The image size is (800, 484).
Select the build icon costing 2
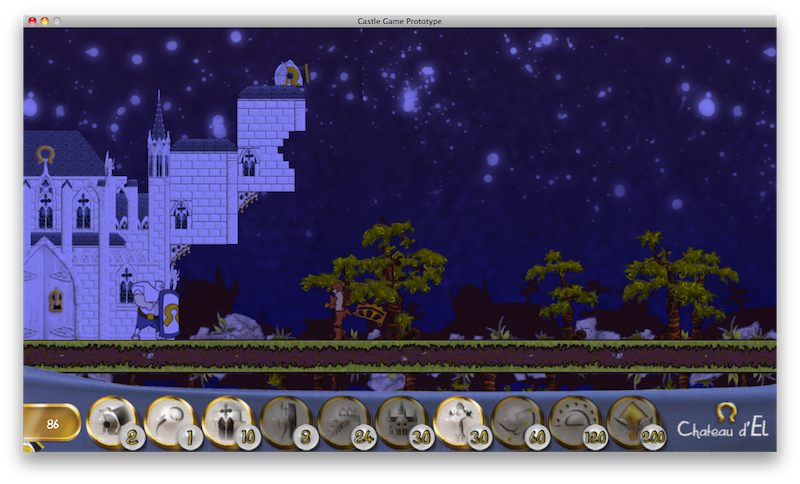[x=110, y=421]
